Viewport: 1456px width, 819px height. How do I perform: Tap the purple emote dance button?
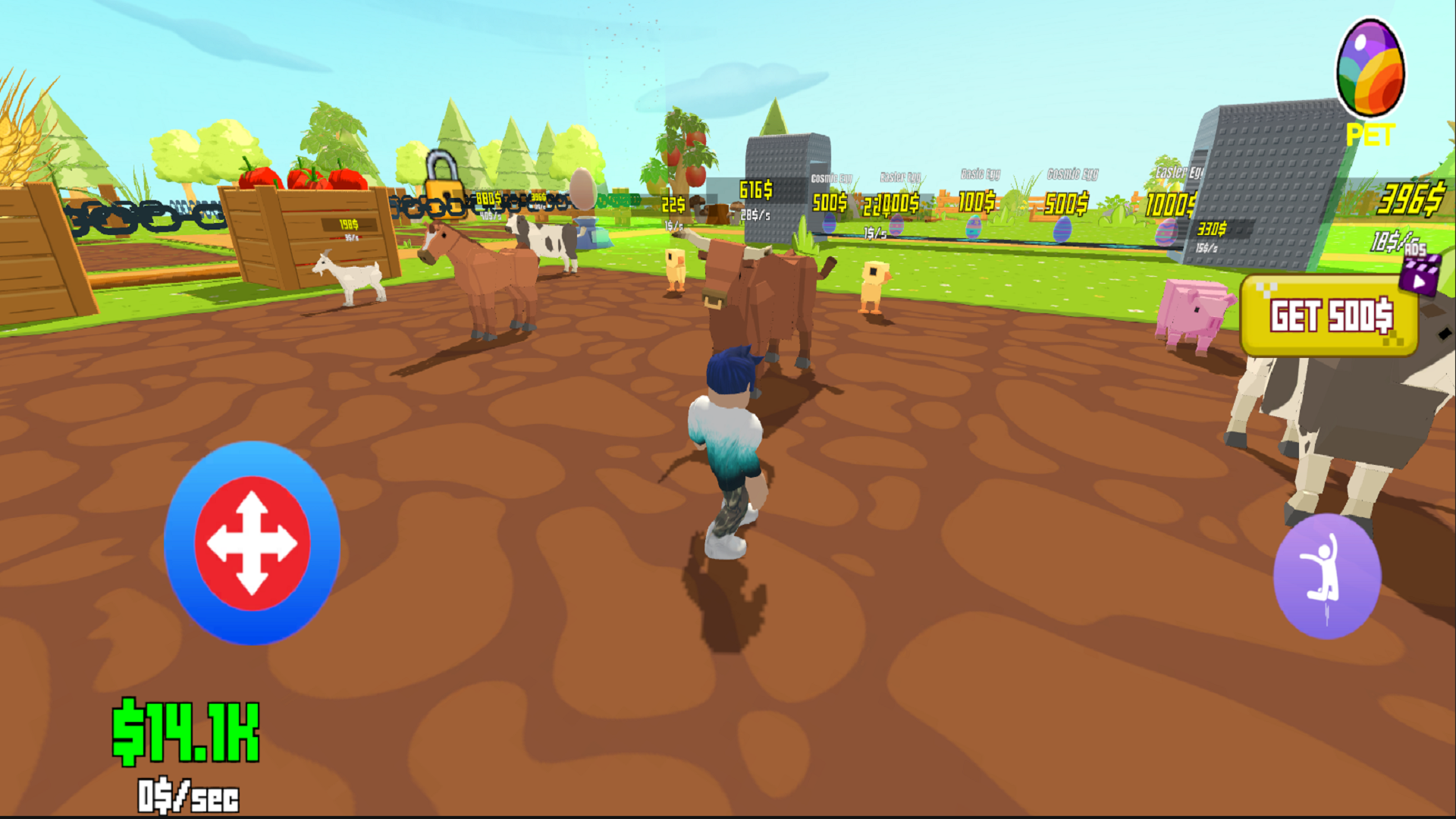pos(1327,575)
